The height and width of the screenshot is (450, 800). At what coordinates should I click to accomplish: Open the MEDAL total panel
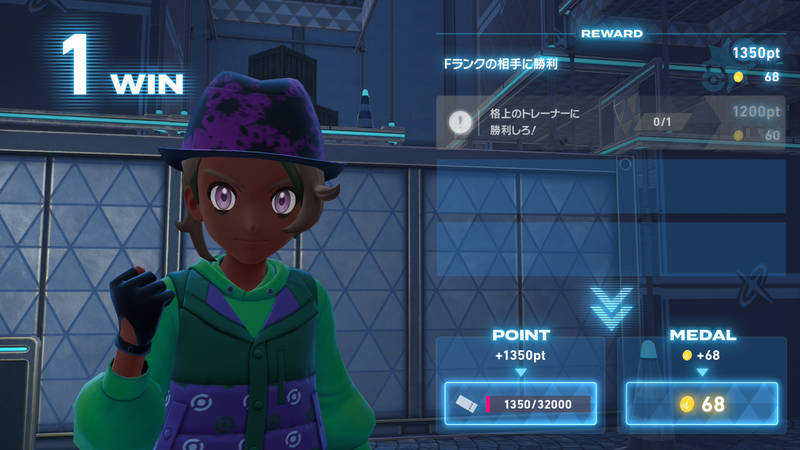tap(702, 404)
